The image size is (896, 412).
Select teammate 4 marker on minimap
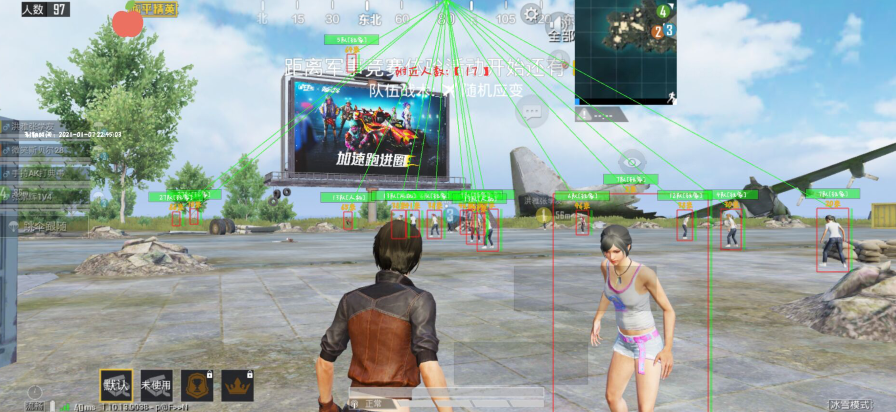click(x=662, y=11)
